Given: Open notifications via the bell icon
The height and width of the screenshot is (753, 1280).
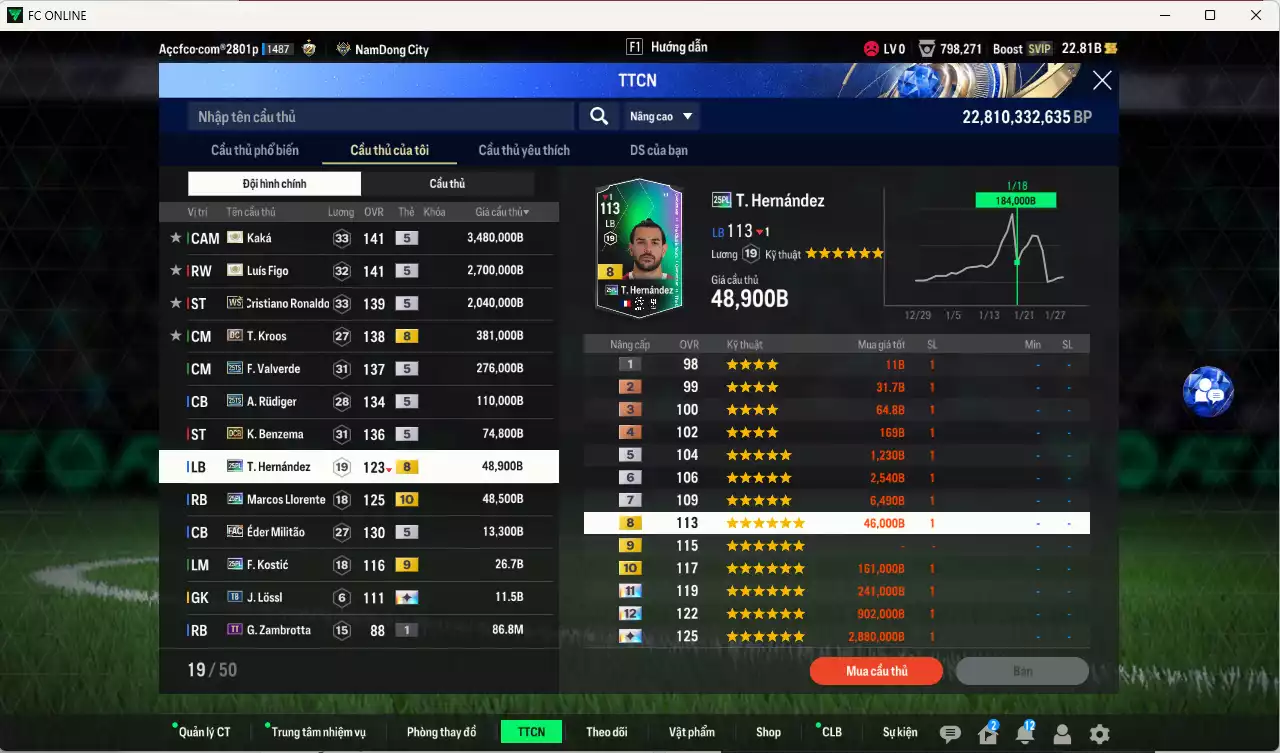Looking at the screenshot, I should point(1025,733).
